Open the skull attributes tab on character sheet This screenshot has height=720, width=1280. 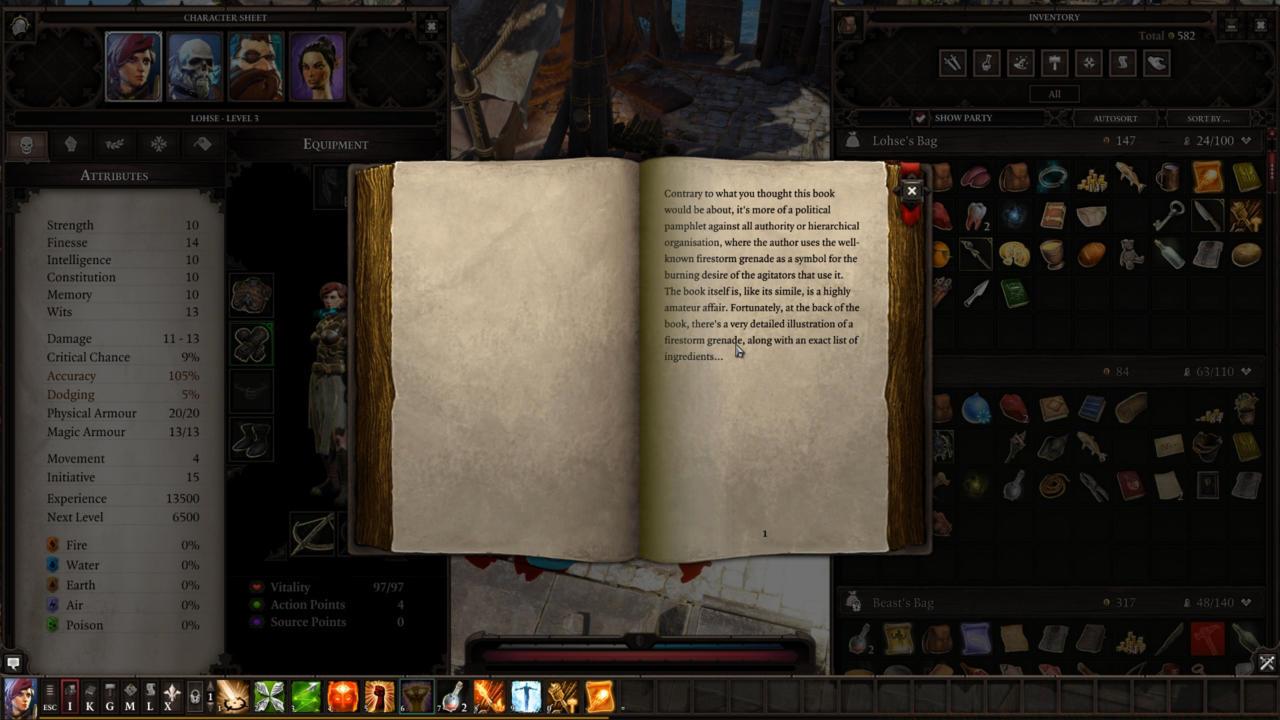(x=27, y=144)
